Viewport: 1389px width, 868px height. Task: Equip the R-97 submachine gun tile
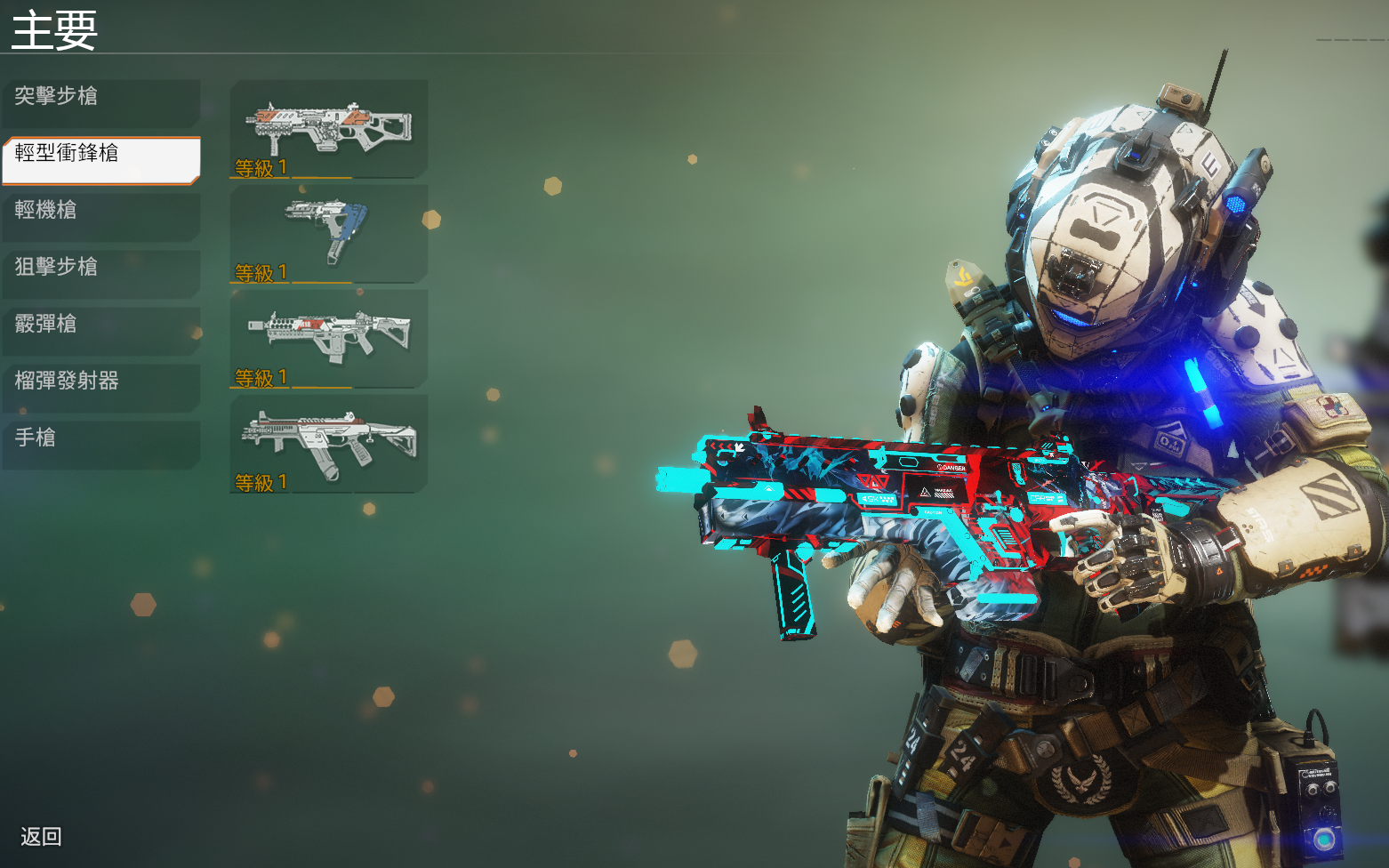[329, 443]
